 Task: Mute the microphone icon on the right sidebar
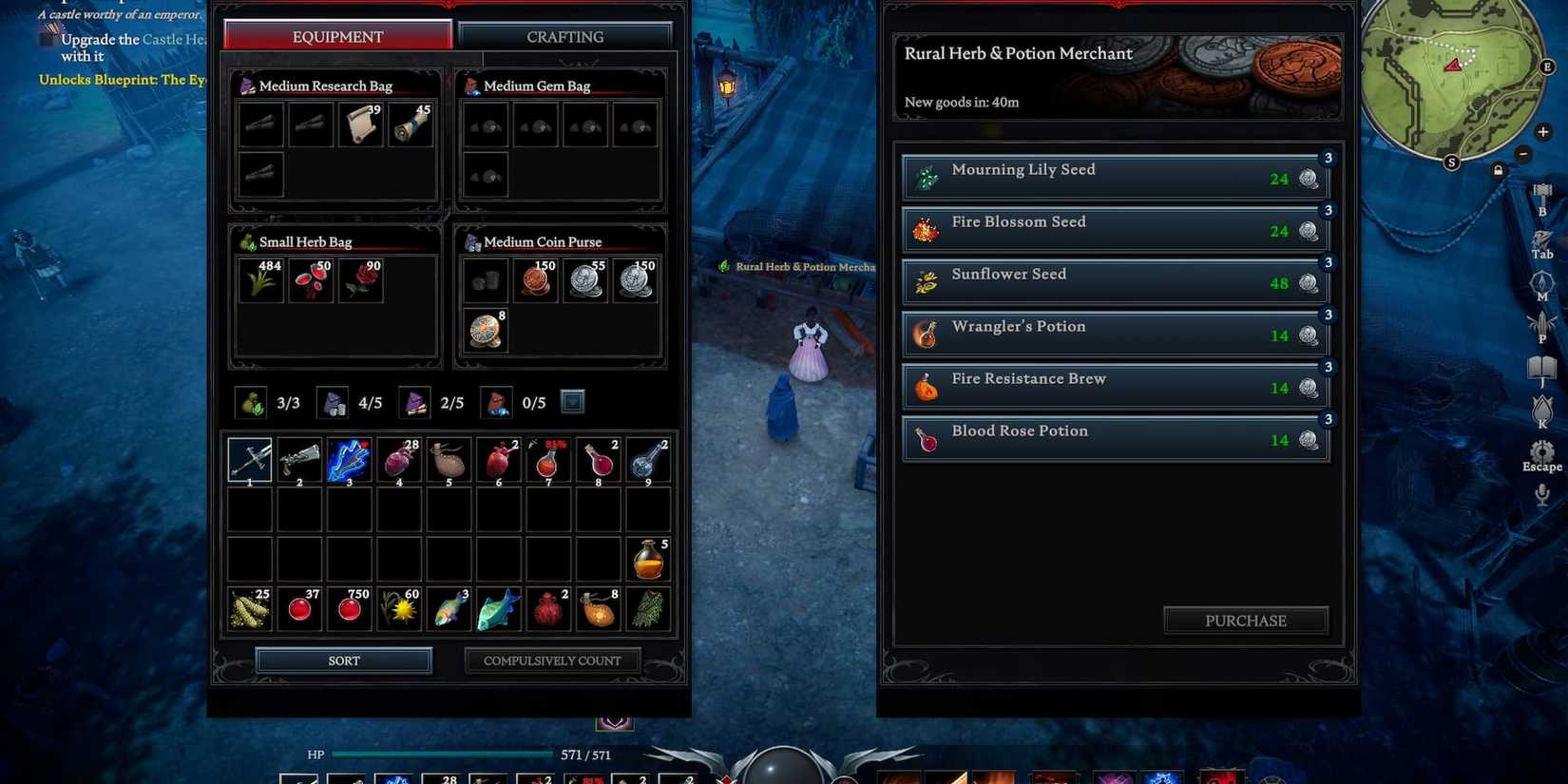(x=1541, y=492)
